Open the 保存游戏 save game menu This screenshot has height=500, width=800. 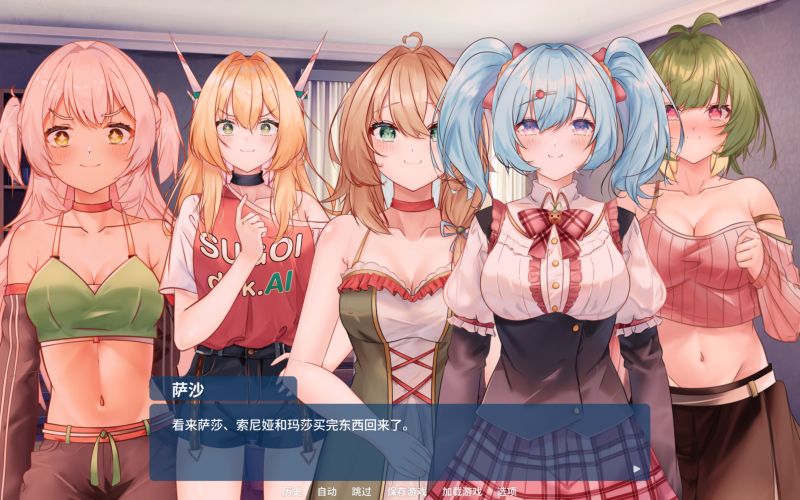pos(406,491)
